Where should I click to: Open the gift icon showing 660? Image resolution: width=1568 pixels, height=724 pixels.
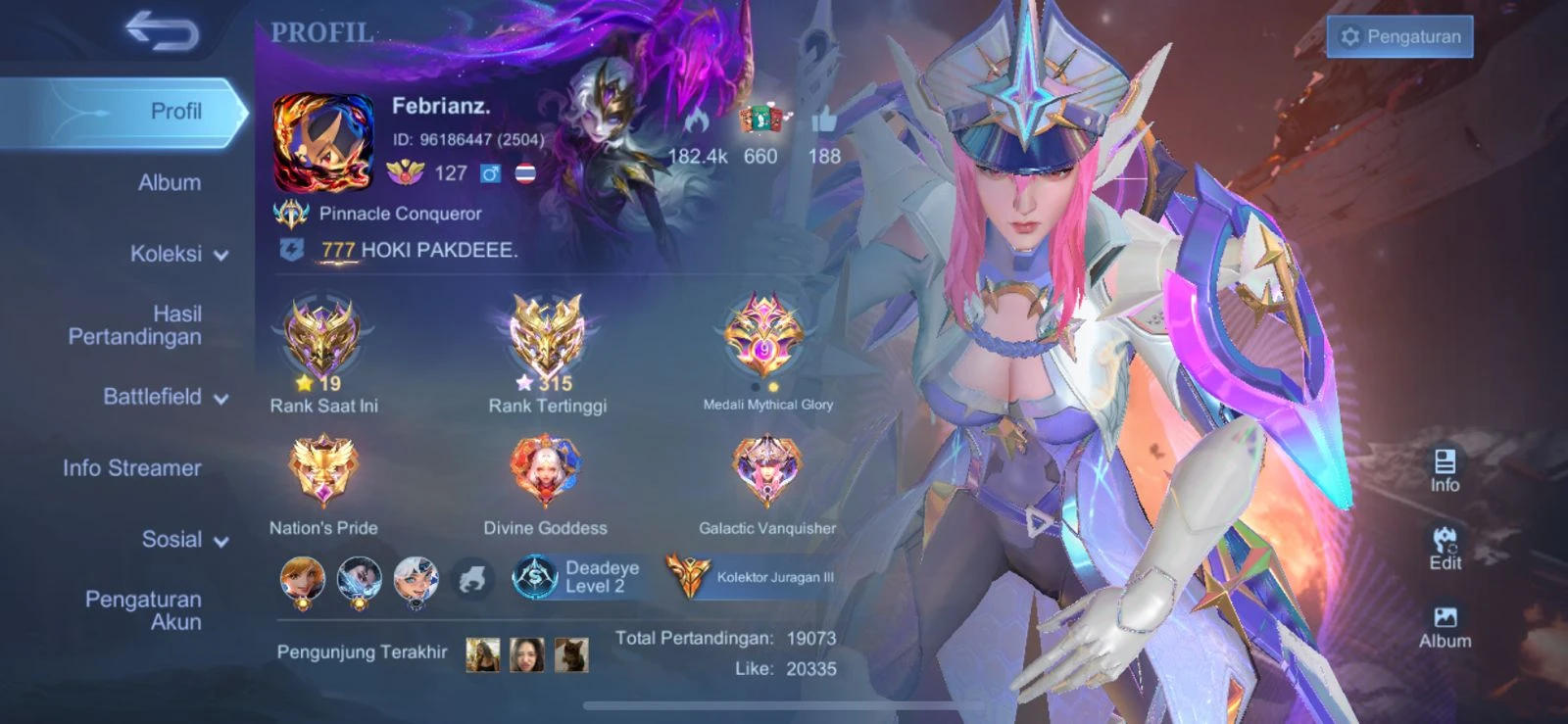tap(762, 118)
